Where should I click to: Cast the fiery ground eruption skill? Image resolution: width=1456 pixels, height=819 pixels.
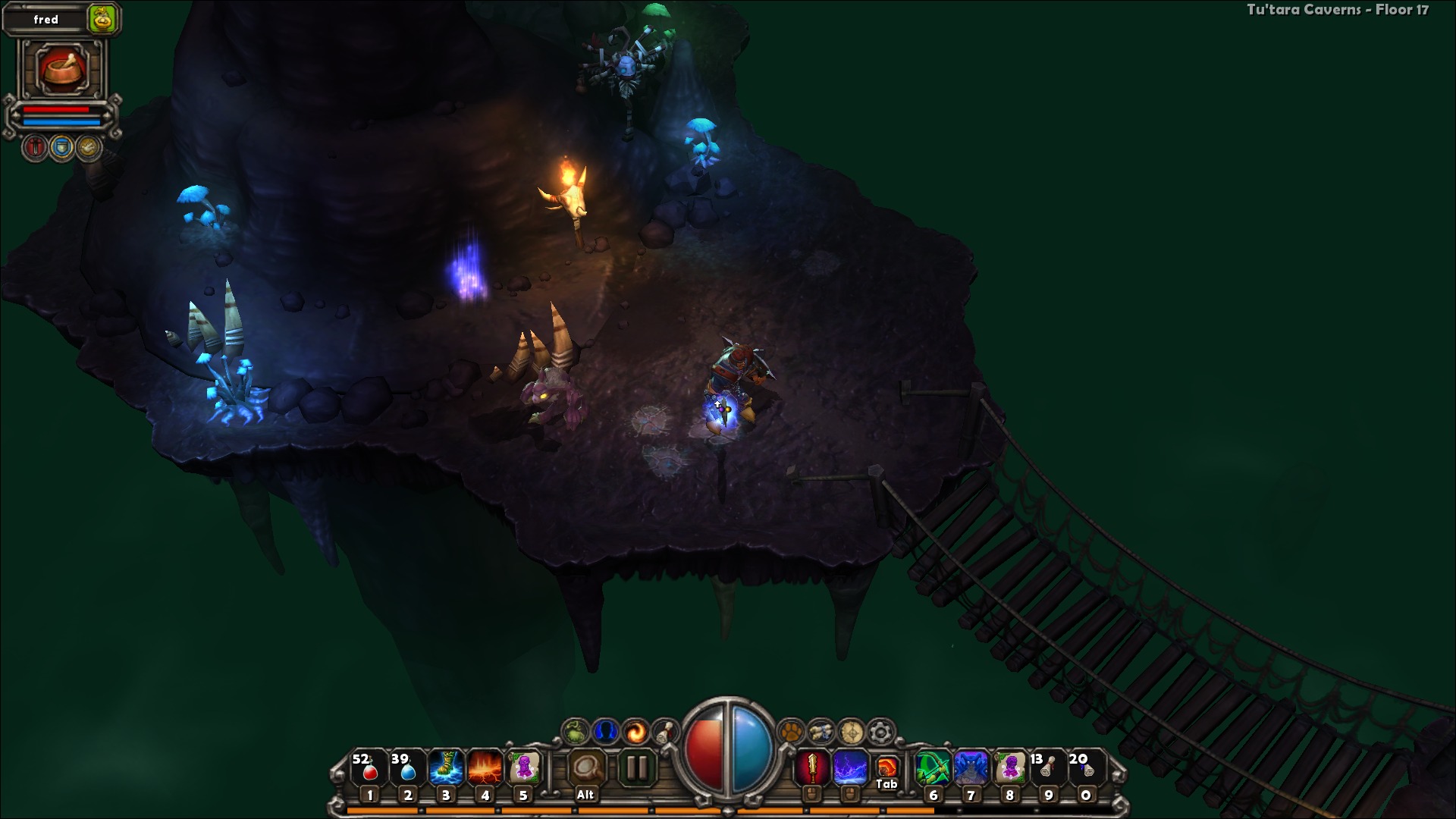[485, 768]
